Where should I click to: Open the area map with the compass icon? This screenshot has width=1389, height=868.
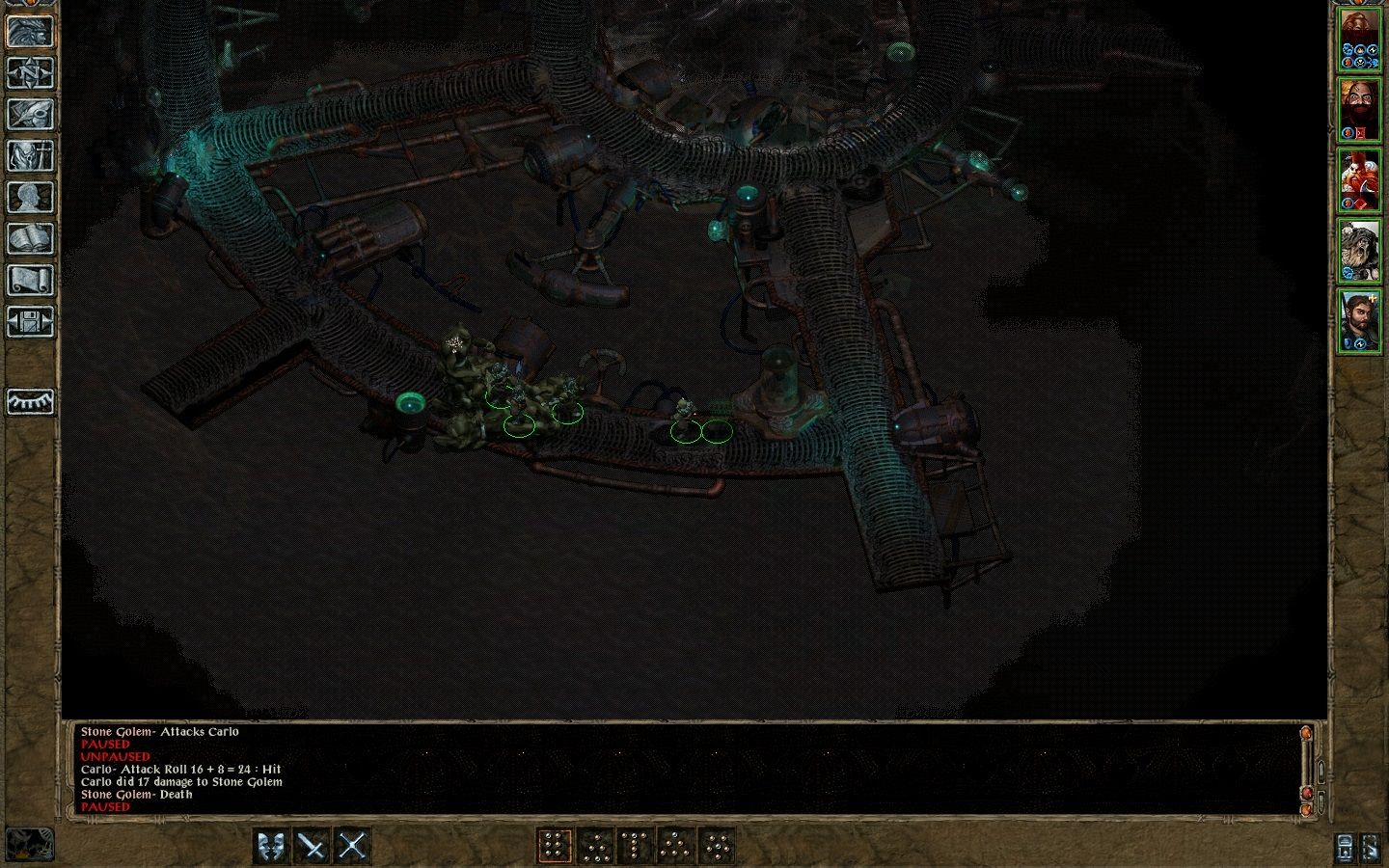(x=30, y=74)
